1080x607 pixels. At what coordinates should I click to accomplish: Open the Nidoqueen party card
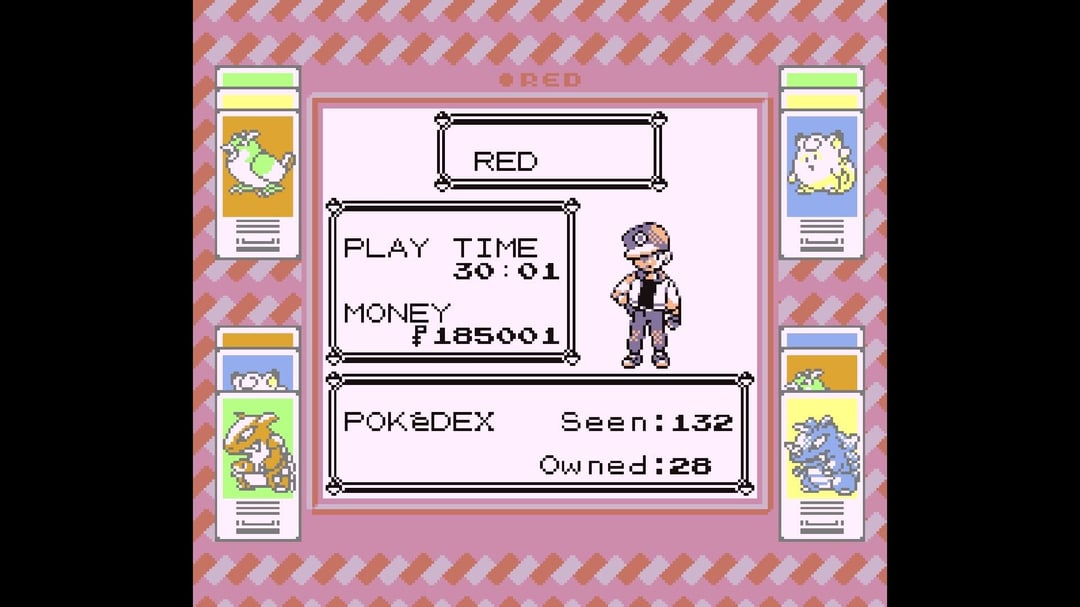click(821, 449)
